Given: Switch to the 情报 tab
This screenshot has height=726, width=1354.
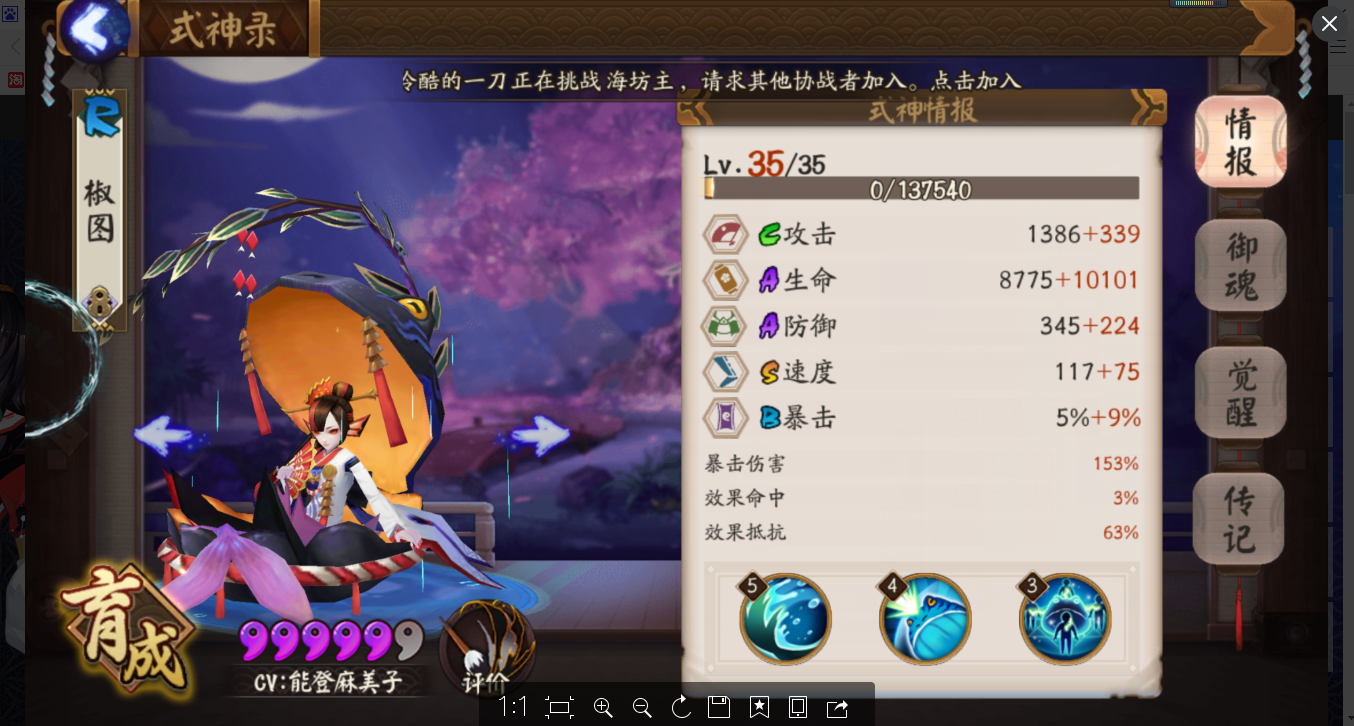Looking at the screenshot, I should pos(1240,141).
